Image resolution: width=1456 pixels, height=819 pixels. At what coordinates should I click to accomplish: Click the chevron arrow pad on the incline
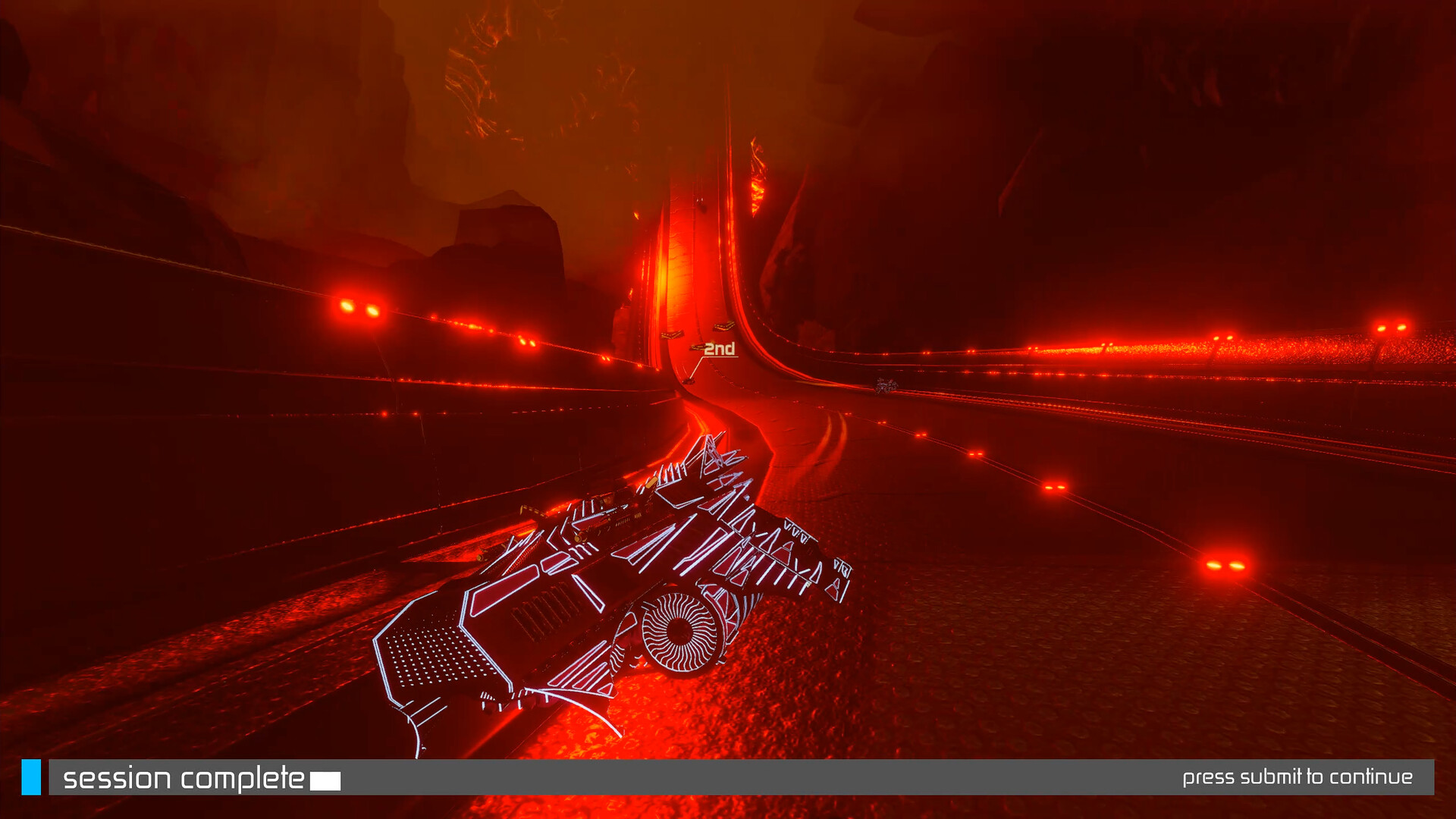pos(671,334)
